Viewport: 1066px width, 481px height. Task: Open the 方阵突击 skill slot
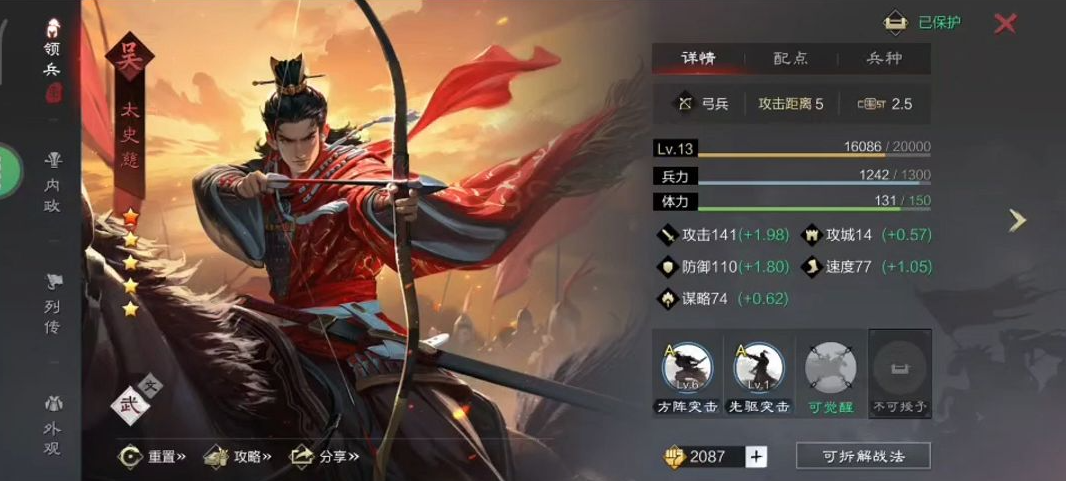(x=687, y=374)
